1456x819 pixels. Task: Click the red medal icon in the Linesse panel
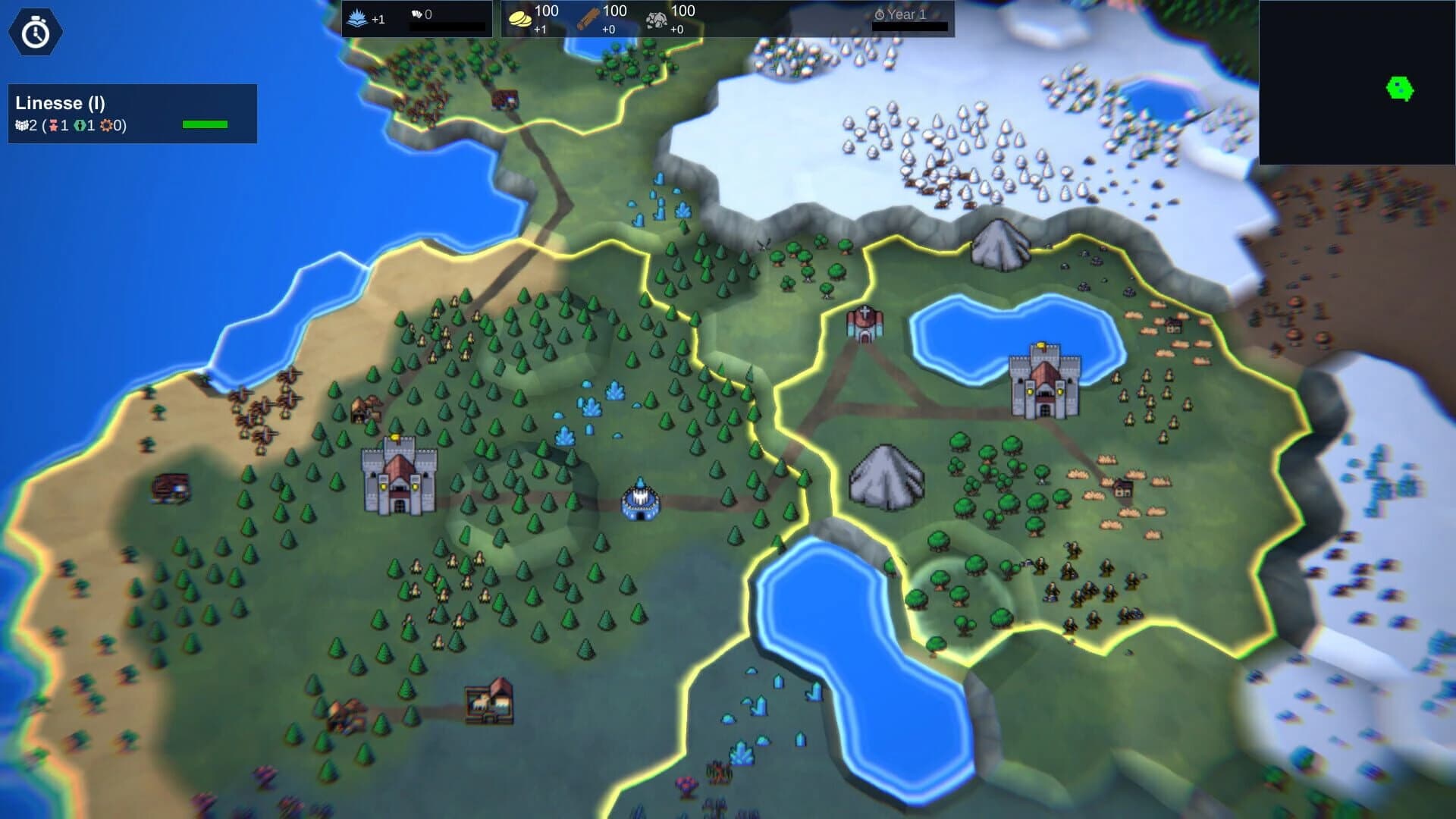point(53,125)
